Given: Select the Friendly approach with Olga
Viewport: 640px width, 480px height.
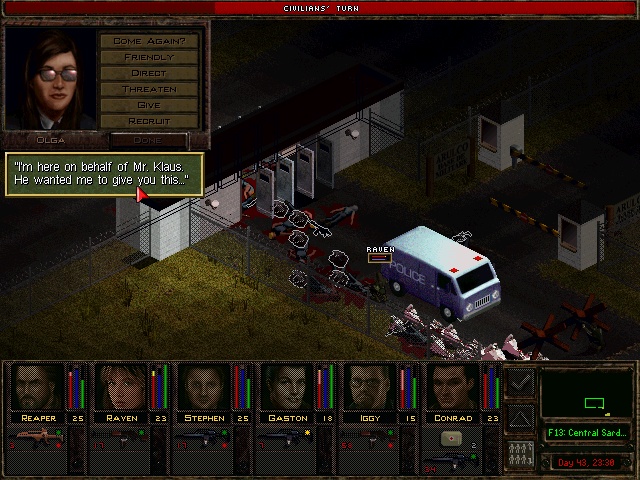Looking at the screenshot, I should tap(149, 57).
